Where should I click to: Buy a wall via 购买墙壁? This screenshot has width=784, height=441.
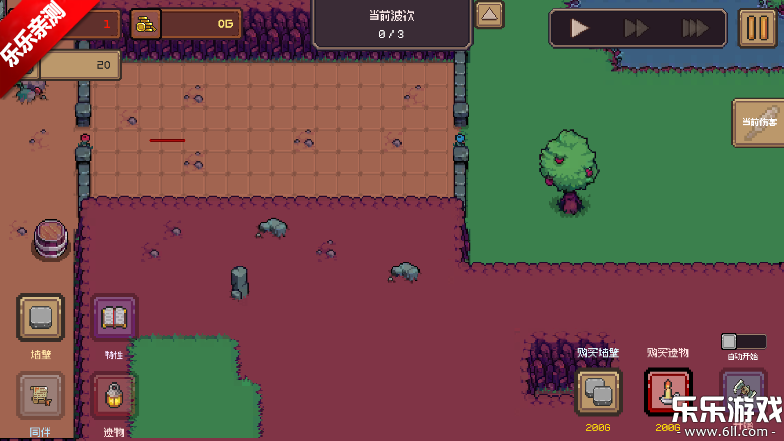click(598, 392)
